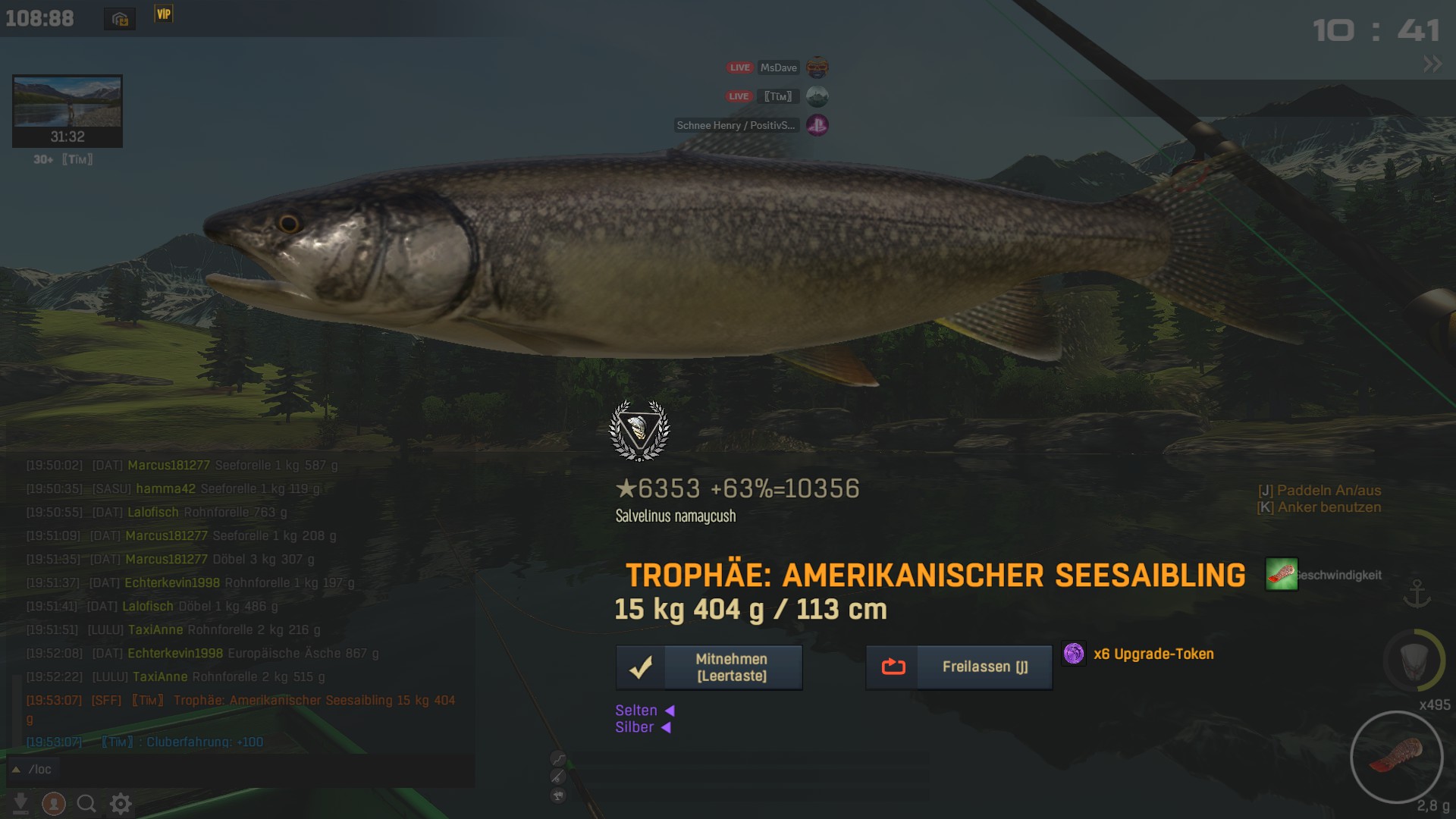
Task: Click the green Geschwindigkeit bait icon
Action: coord(1282,574)
